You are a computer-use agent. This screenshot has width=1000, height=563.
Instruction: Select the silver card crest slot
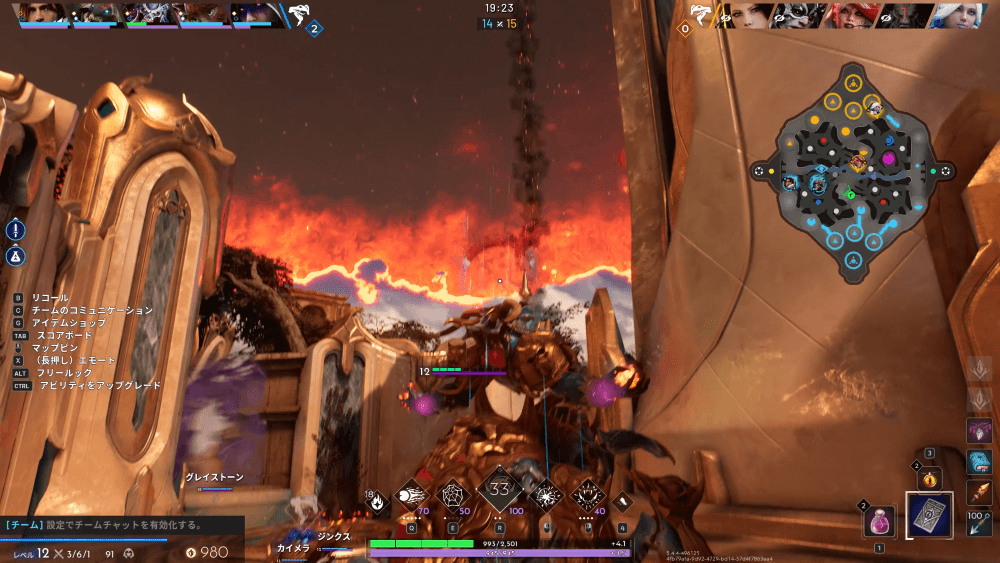click(x=930, y=517)
